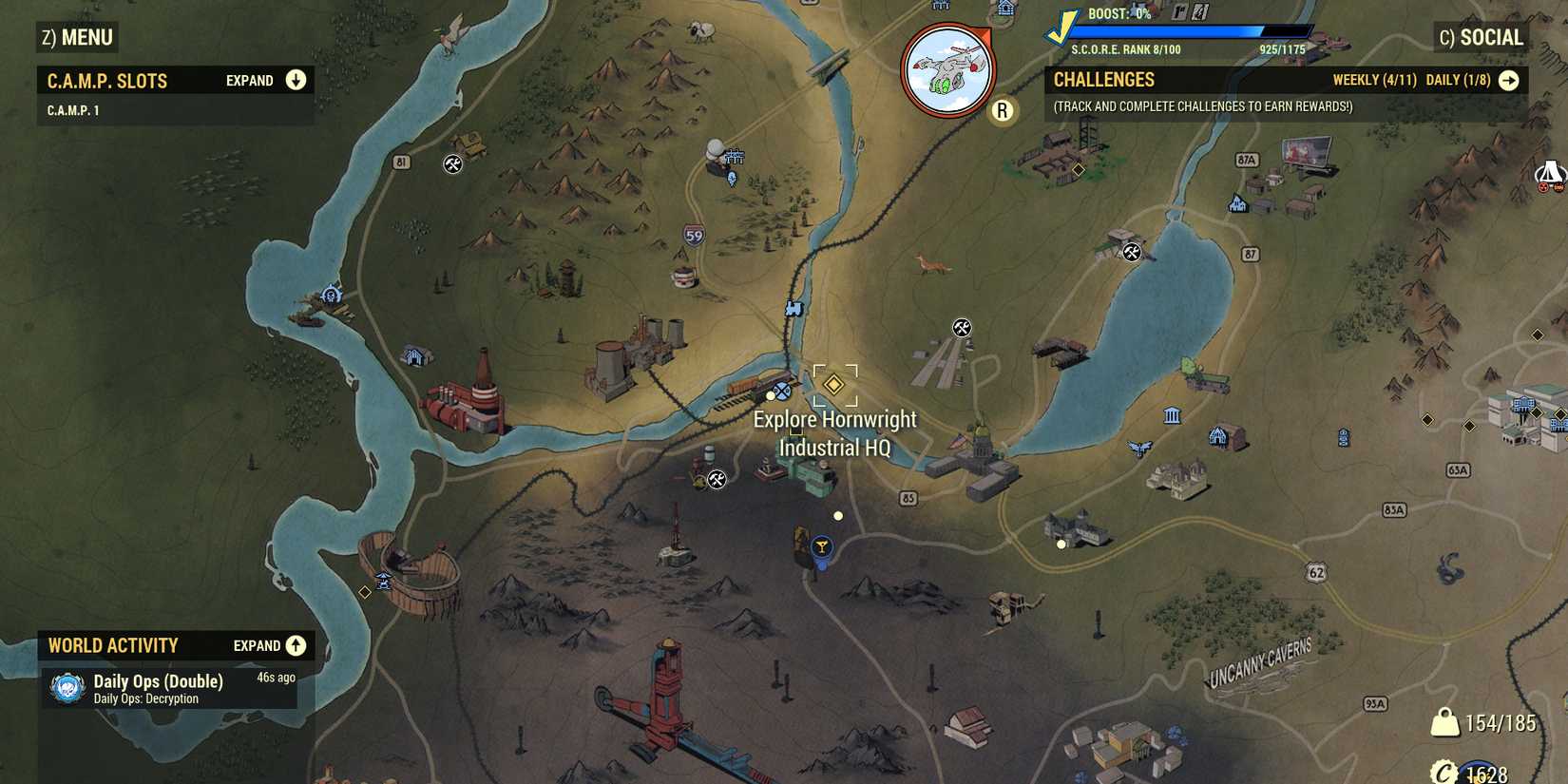1568x784 pixels.
Task: Toggle the R marker beside the player icon
Action: coord(1002,110)
